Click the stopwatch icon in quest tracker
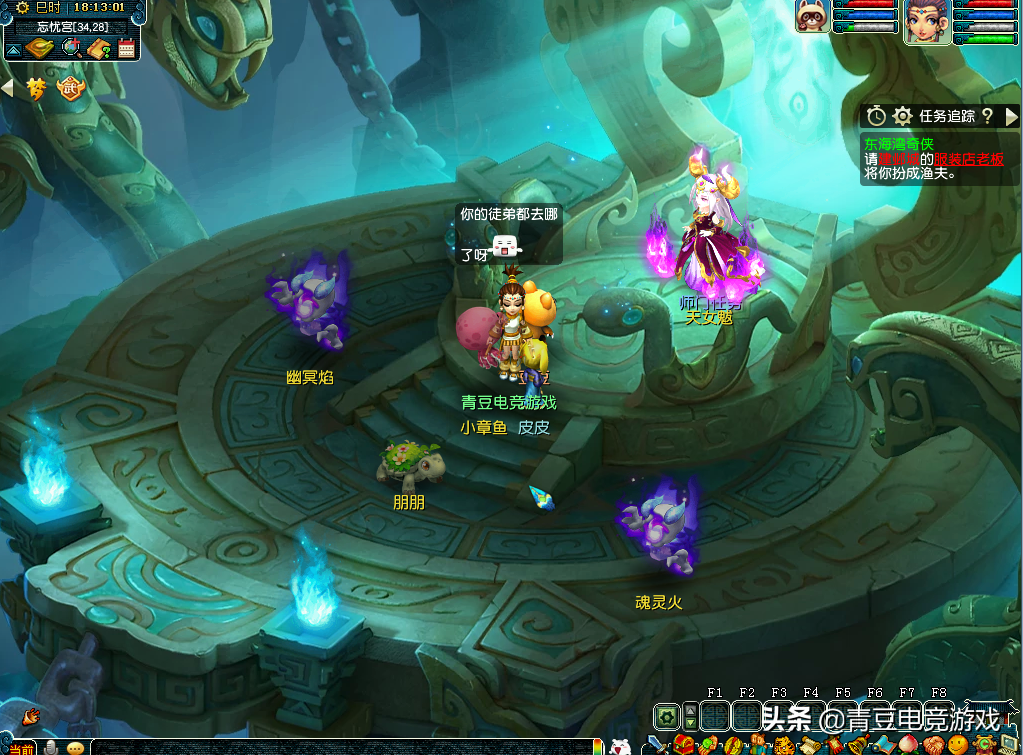This screenshot has width=1023, height=755. pos(876,116)
